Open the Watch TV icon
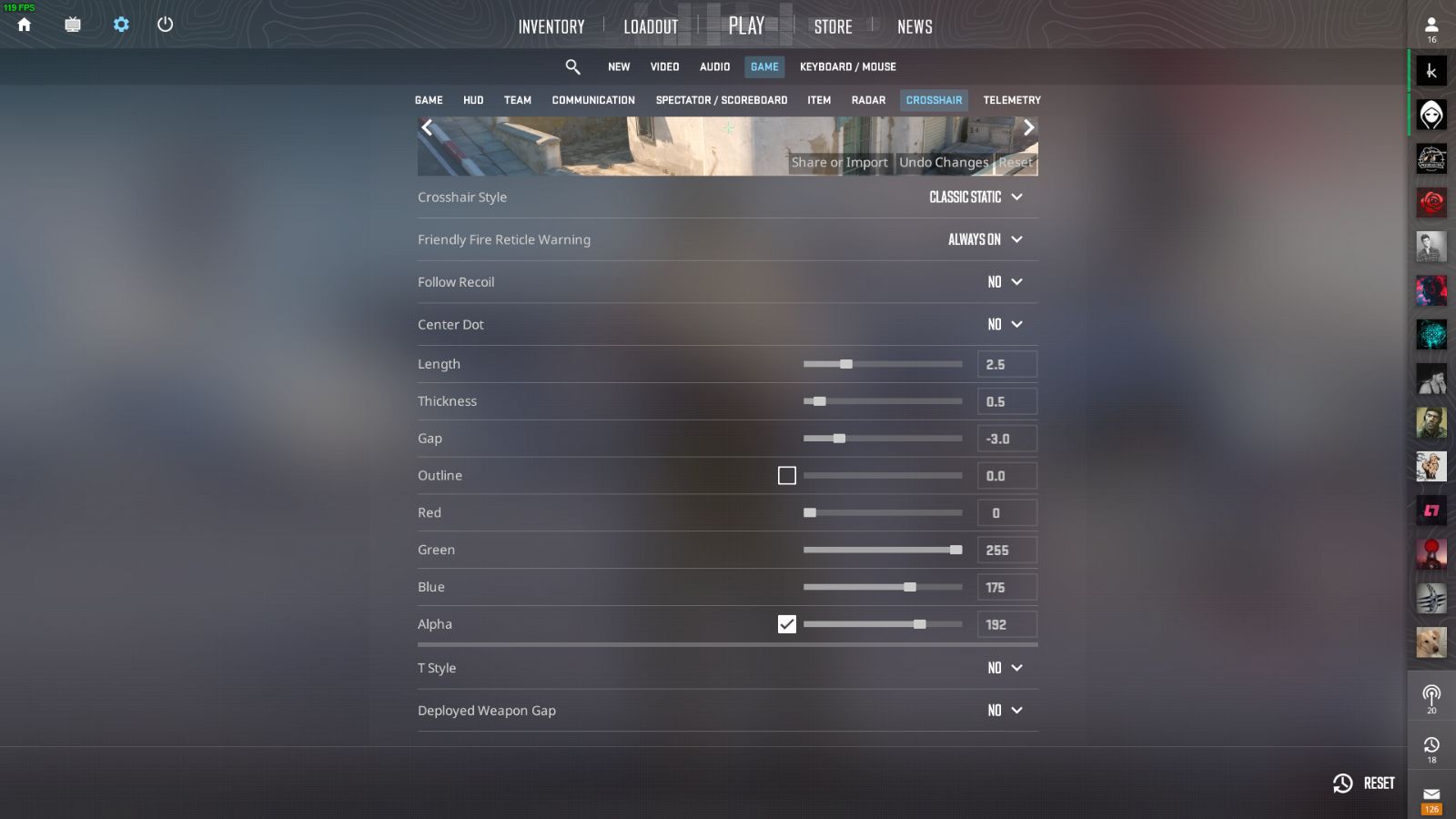The image size is (1456, 819). point(72,25)
